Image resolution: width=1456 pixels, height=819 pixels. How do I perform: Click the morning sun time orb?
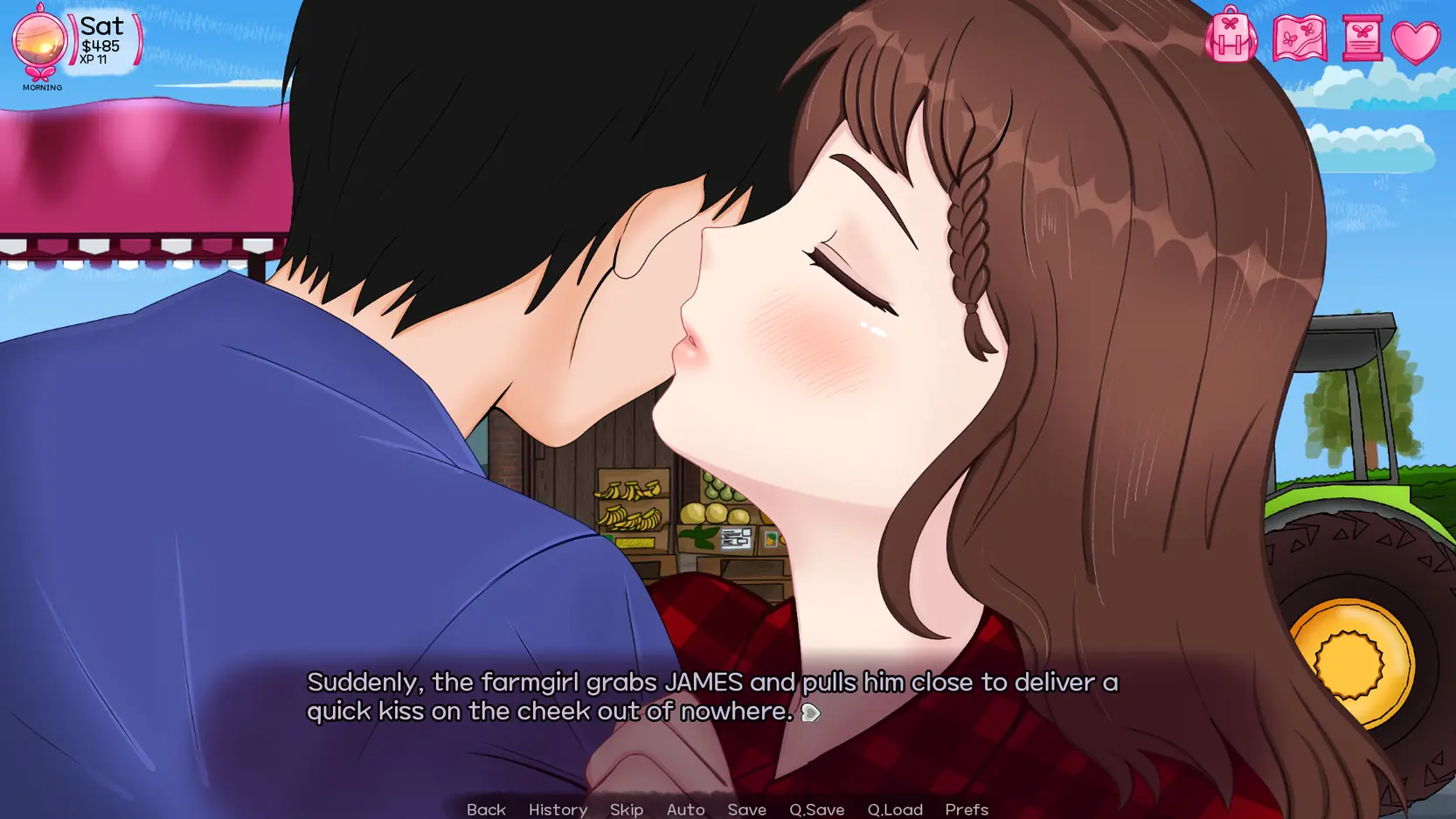(x=39, y=41)
